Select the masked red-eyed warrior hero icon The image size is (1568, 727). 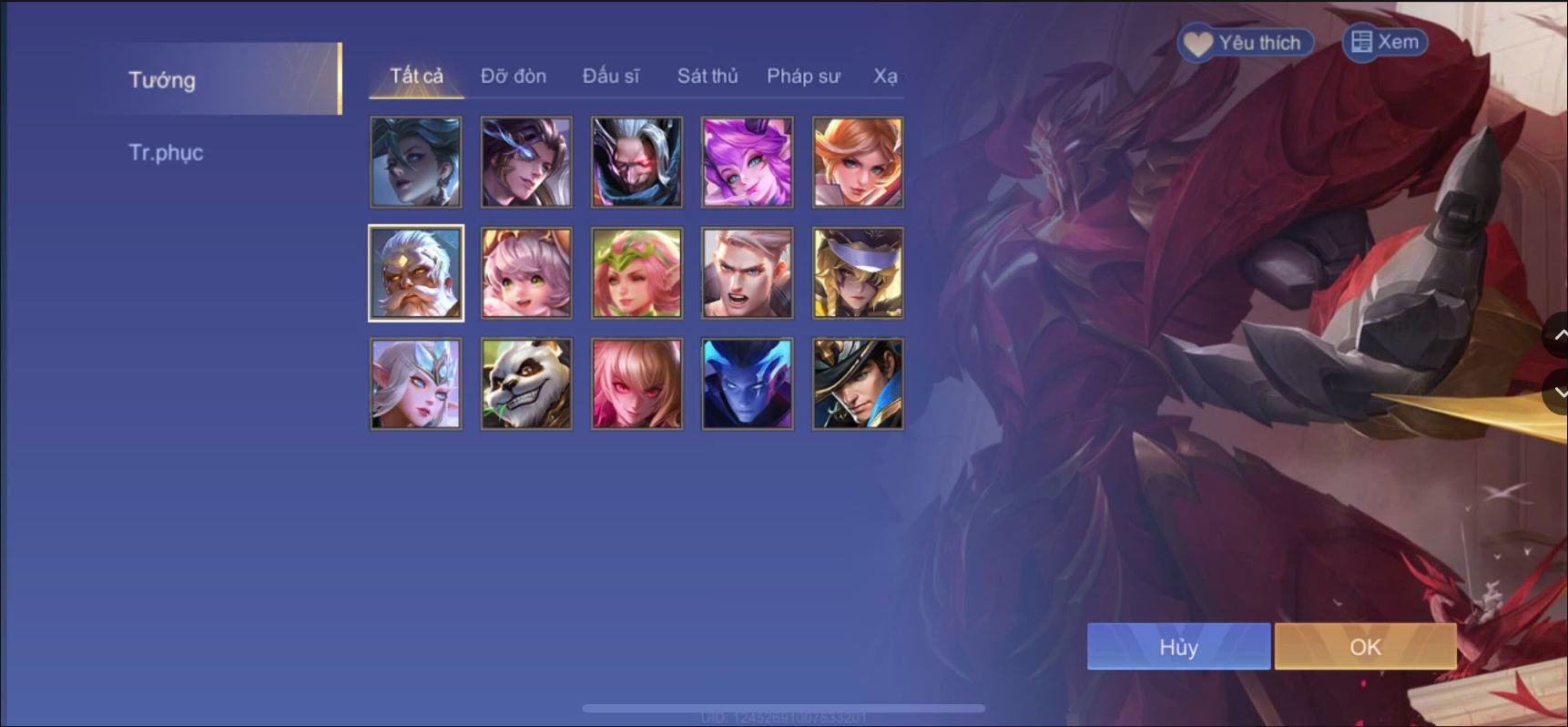tap(636, 161)
